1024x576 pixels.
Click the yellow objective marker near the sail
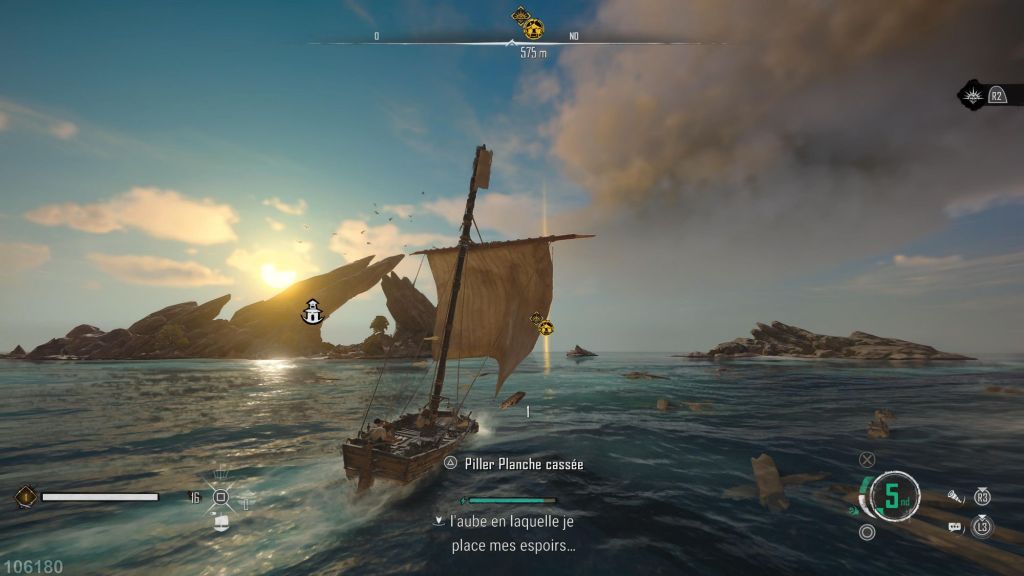tap(546, 327)
